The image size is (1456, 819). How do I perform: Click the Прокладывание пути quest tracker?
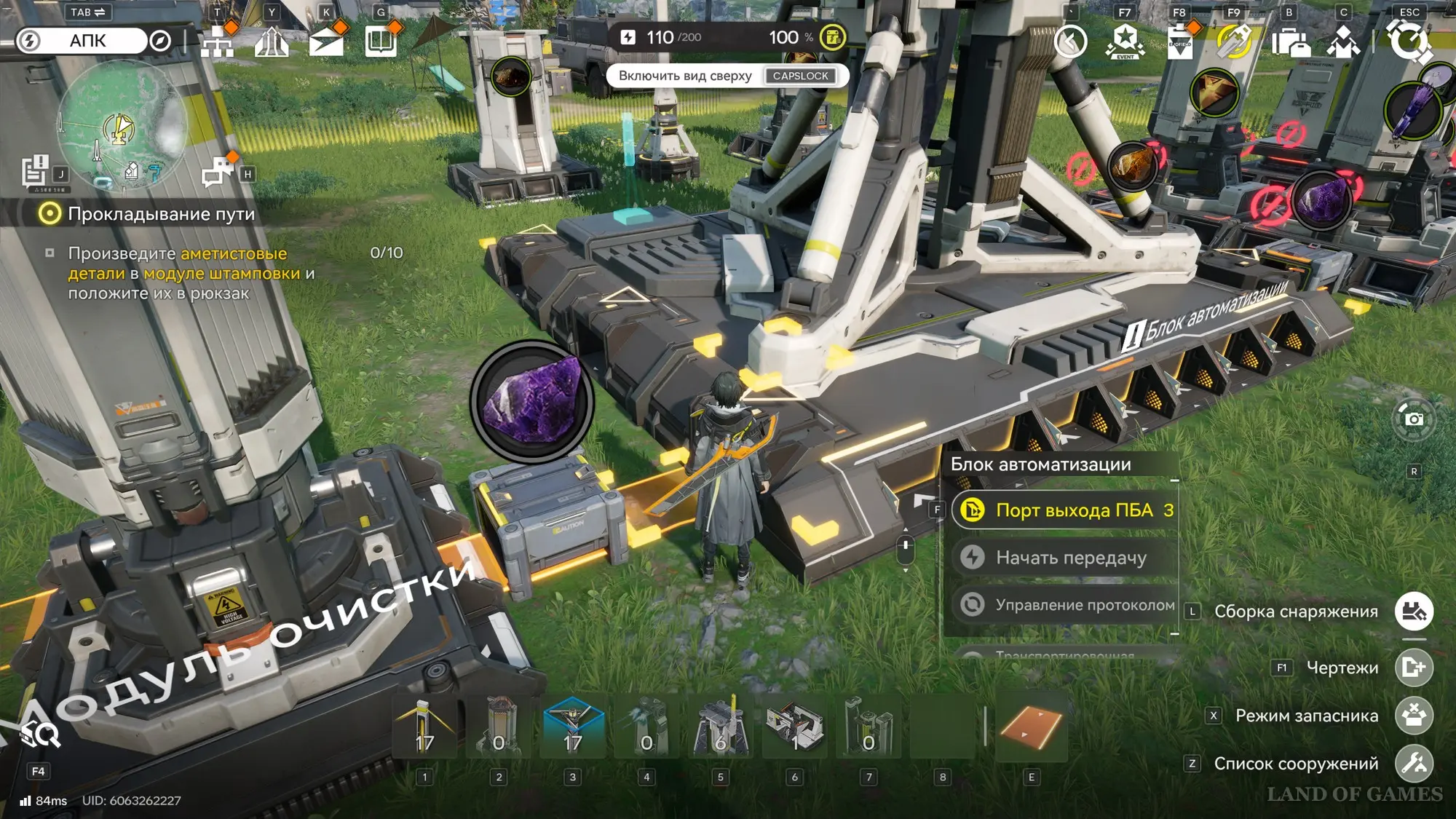pyautogui.click(x=160, y=214)
